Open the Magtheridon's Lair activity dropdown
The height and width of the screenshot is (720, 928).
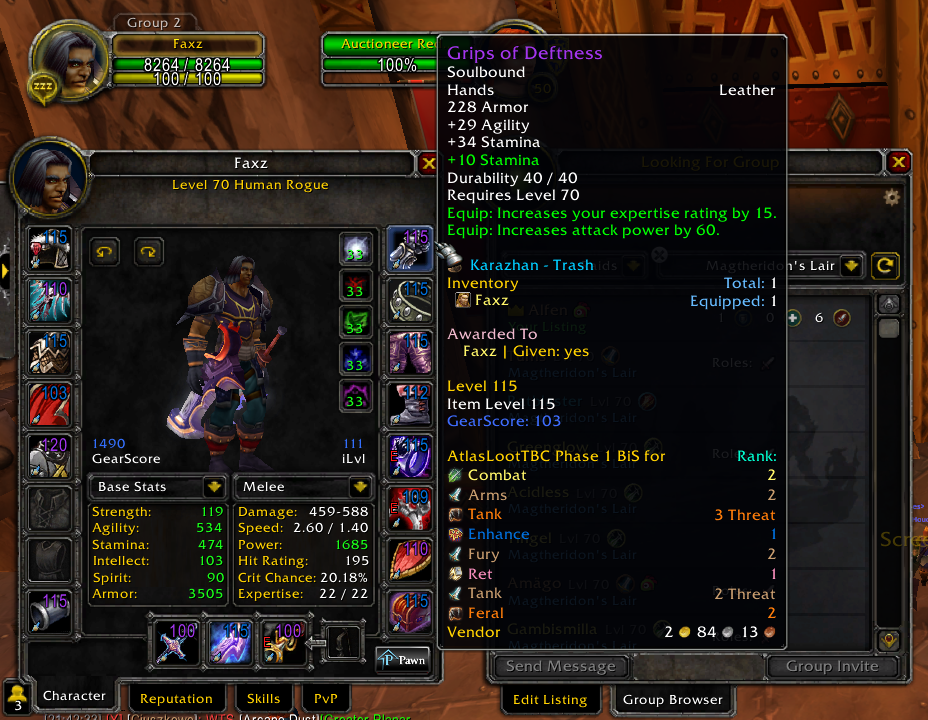click(851, 266)
